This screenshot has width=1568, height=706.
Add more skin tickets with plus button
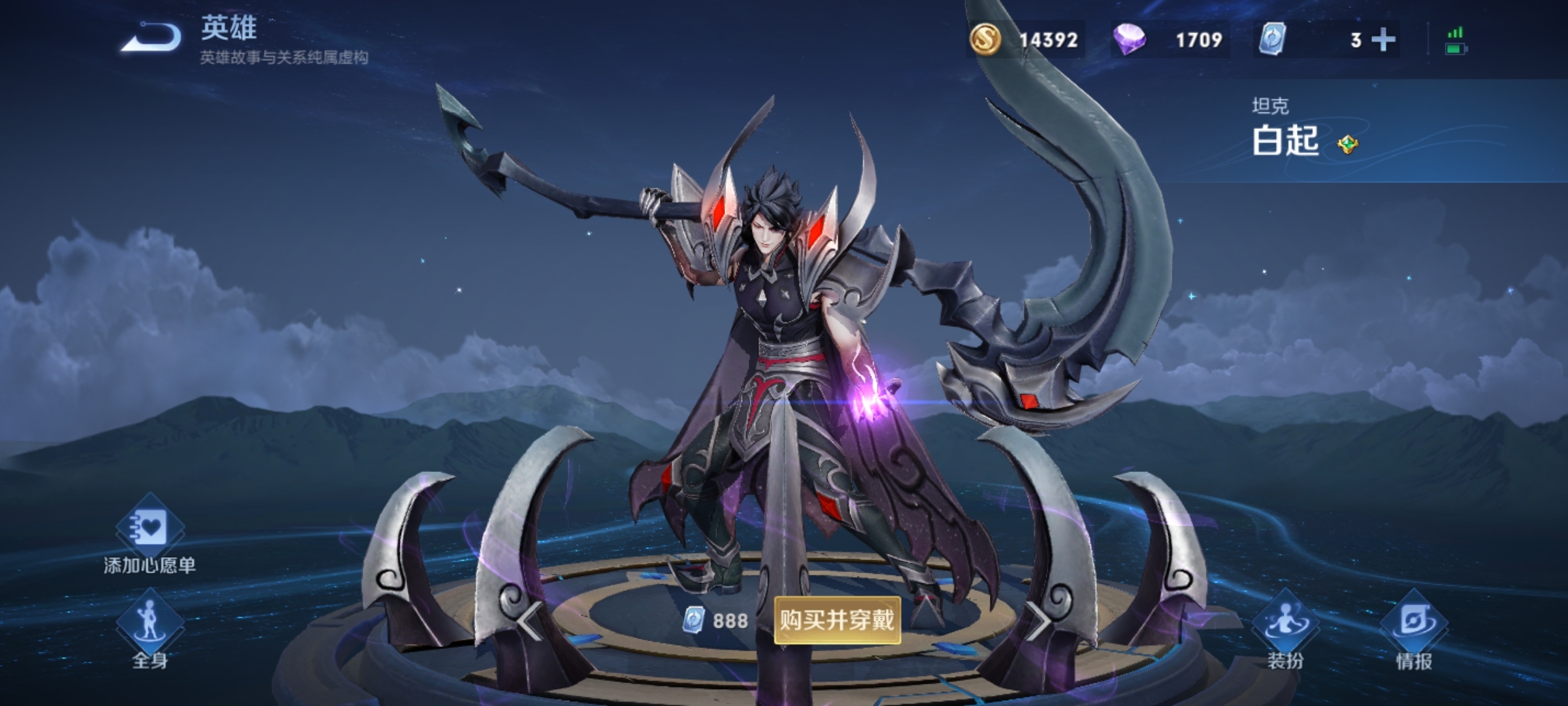(1383, 40)
